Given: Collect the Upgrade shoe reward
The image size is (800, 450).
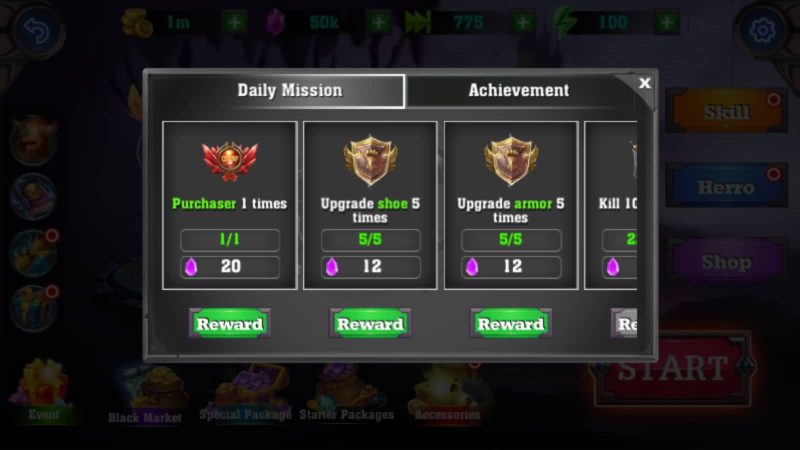Looking at the screenshot, I should (370, 324).
